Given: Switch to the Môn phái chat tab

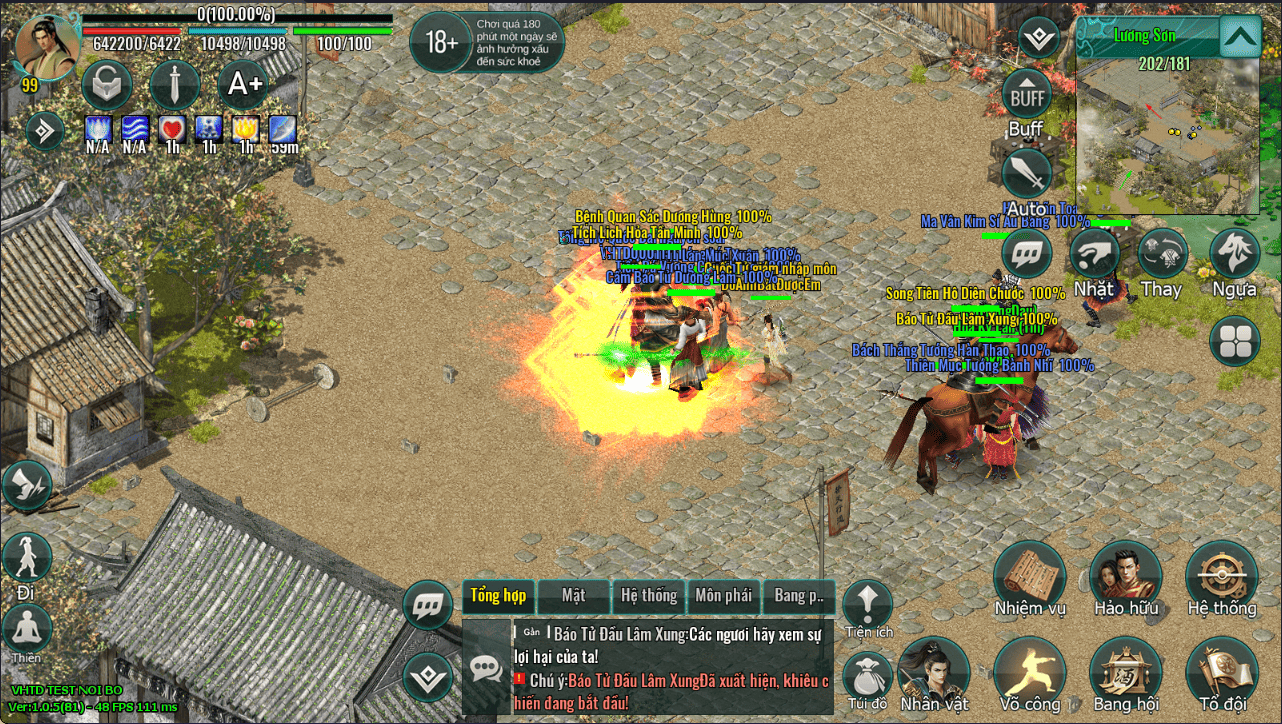Looking at the screenshot, I should tap(723, 596).
